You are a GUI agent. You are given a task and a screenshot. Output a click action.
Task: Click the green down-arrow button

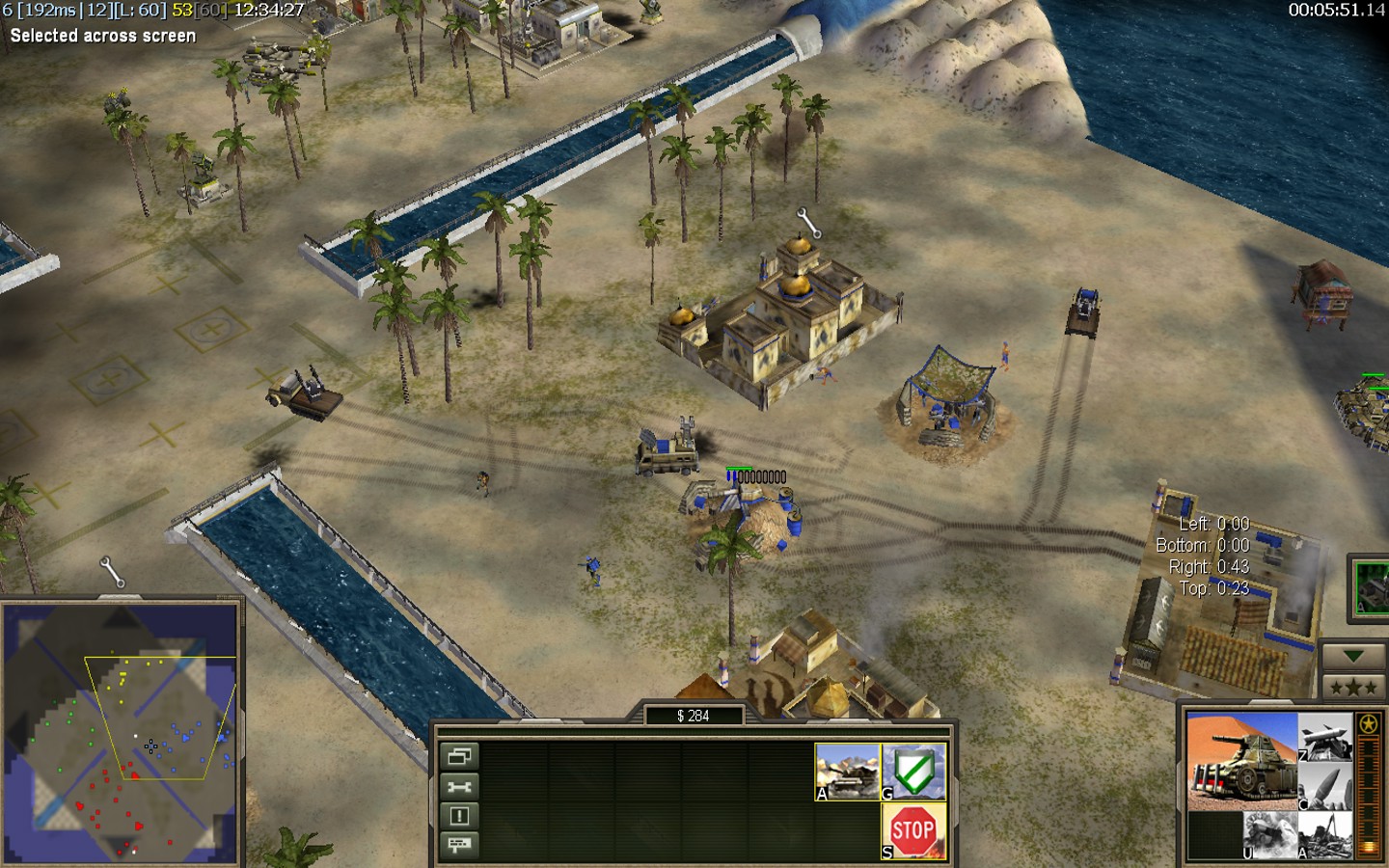coord(1352,657)
